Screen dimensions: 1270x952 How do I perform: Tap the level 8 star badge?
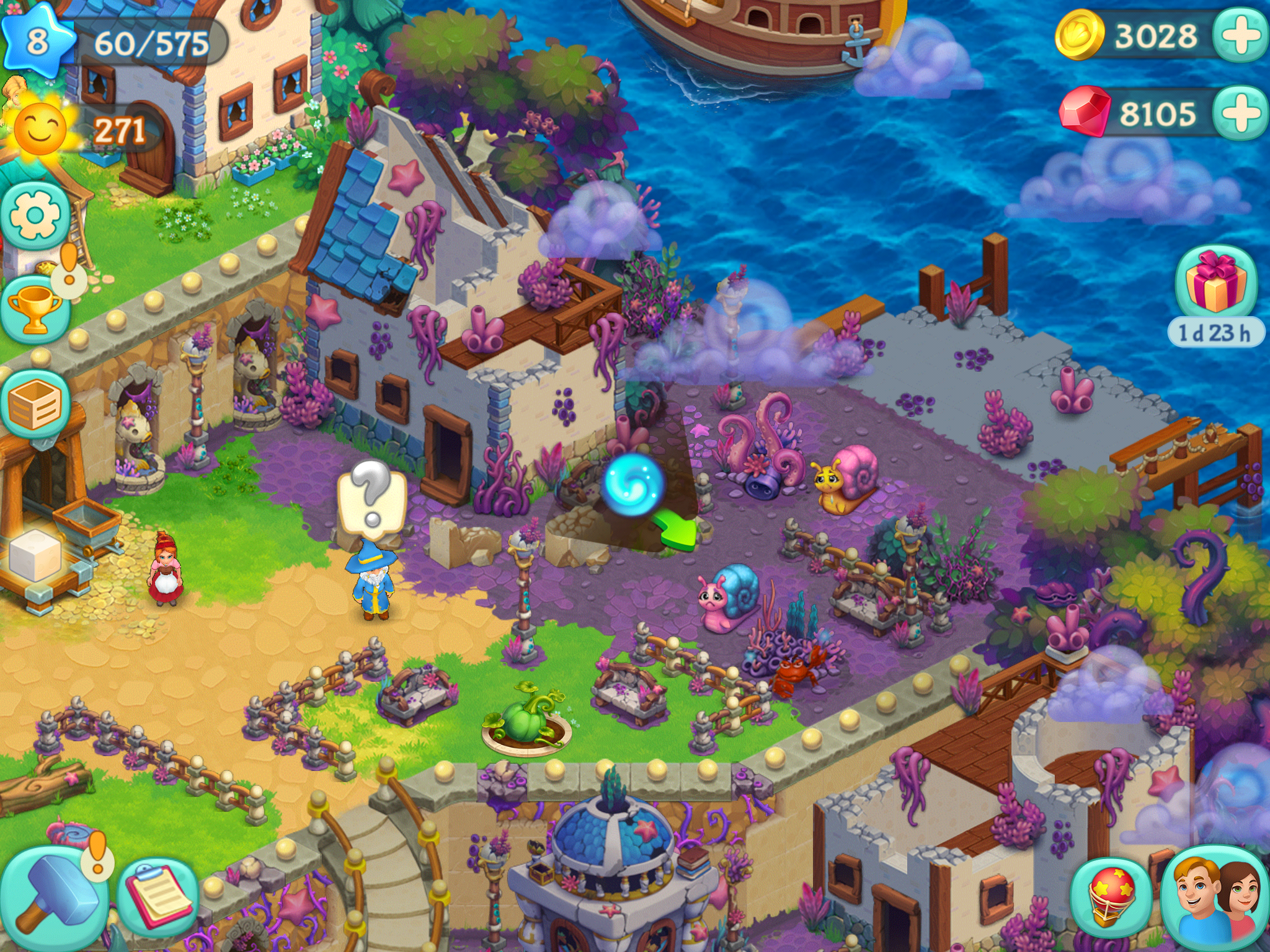pos(38,38)
